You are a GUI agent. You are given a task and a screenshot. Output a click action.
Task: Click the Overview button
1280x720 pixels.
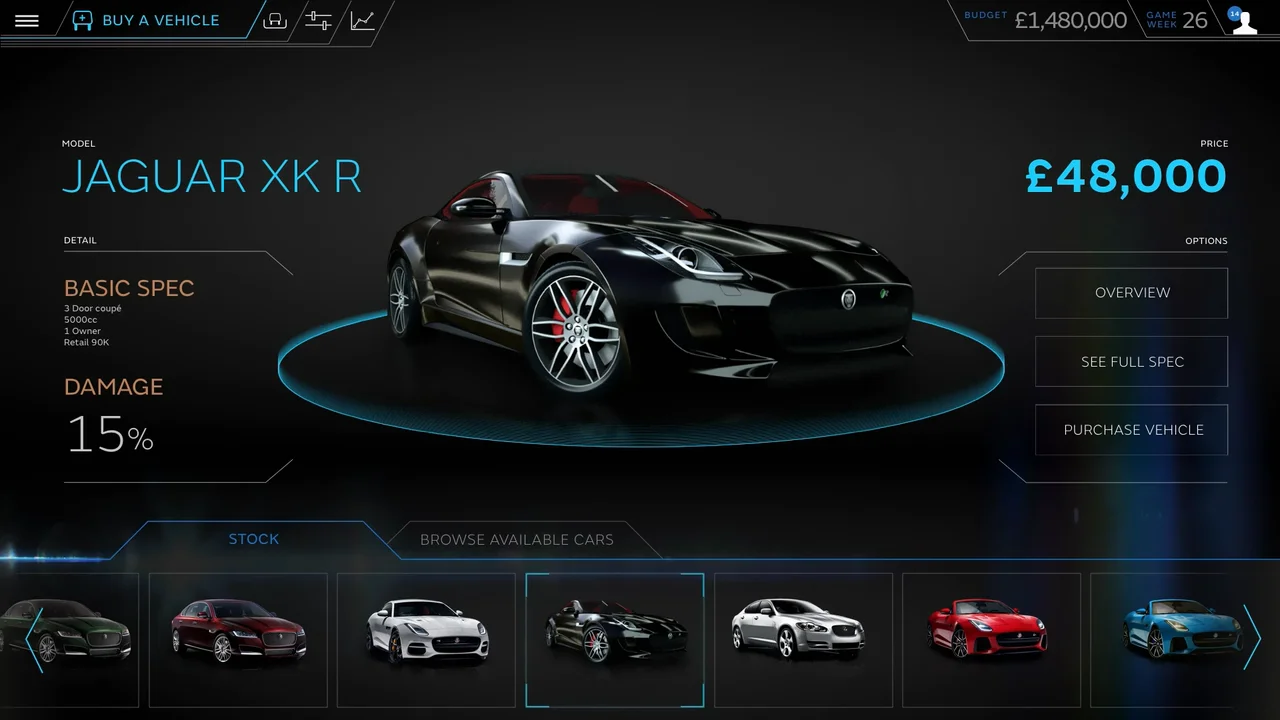click(x=1131, y=293)
